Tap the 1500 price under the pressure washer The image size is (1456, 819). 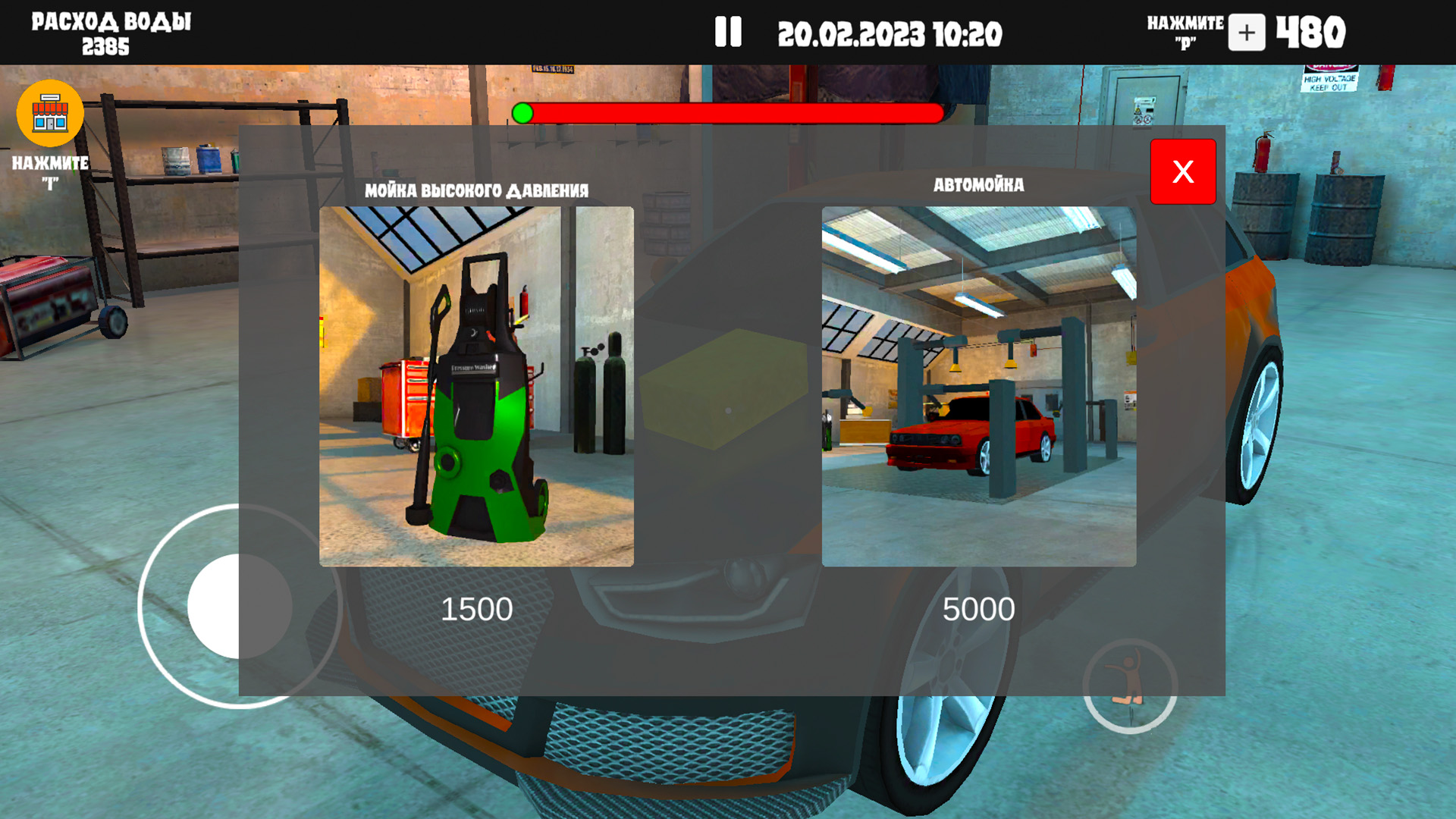(478, 607)
